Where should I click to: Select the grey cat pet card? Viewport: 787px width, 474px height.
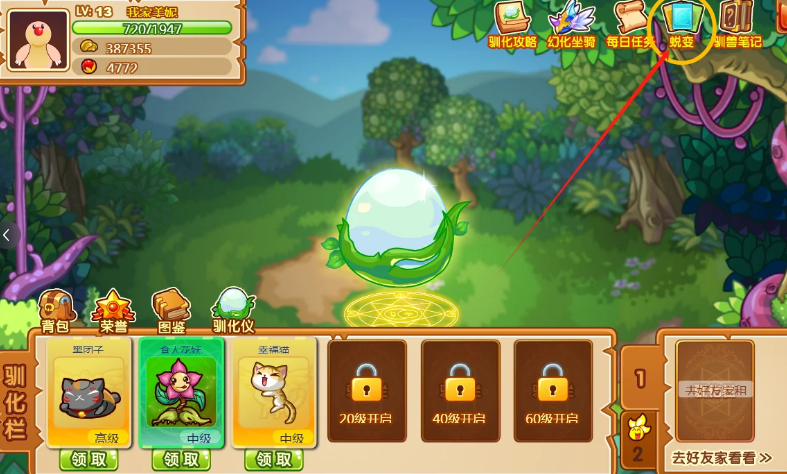[x=90, y=391]
